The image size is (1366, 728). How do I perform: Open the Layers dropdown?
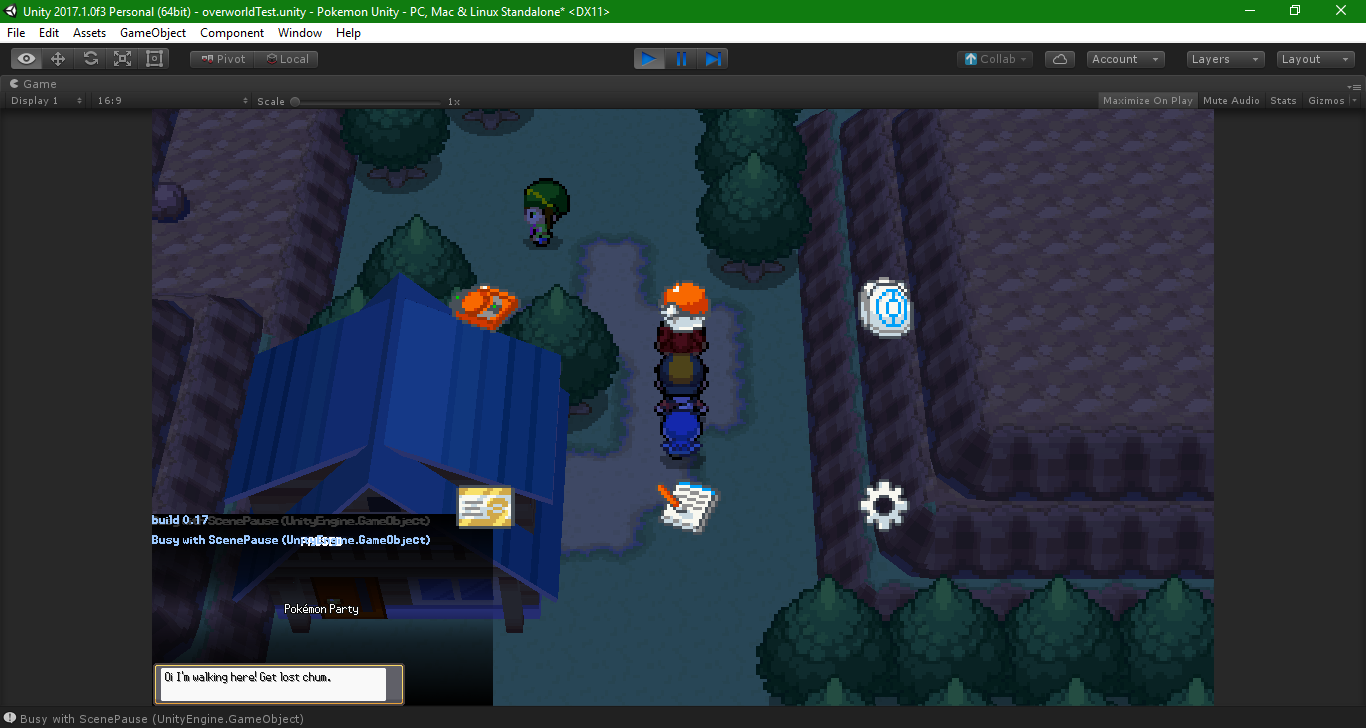tap(1224, 58)
